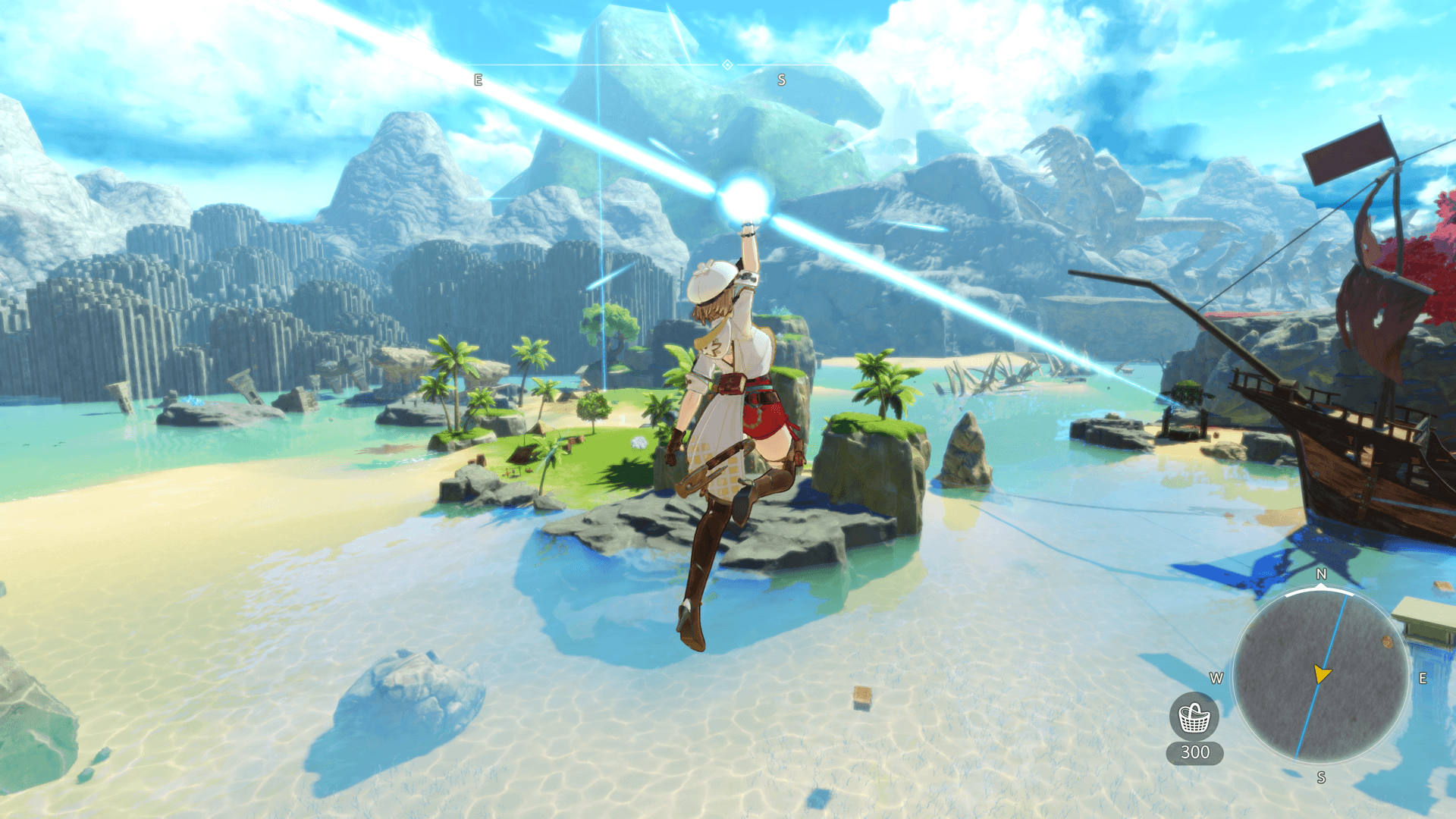The height and width of the screenshot is (819, 1456).
Task: Click the gathering basket icon
Action: pos(1194,717)
